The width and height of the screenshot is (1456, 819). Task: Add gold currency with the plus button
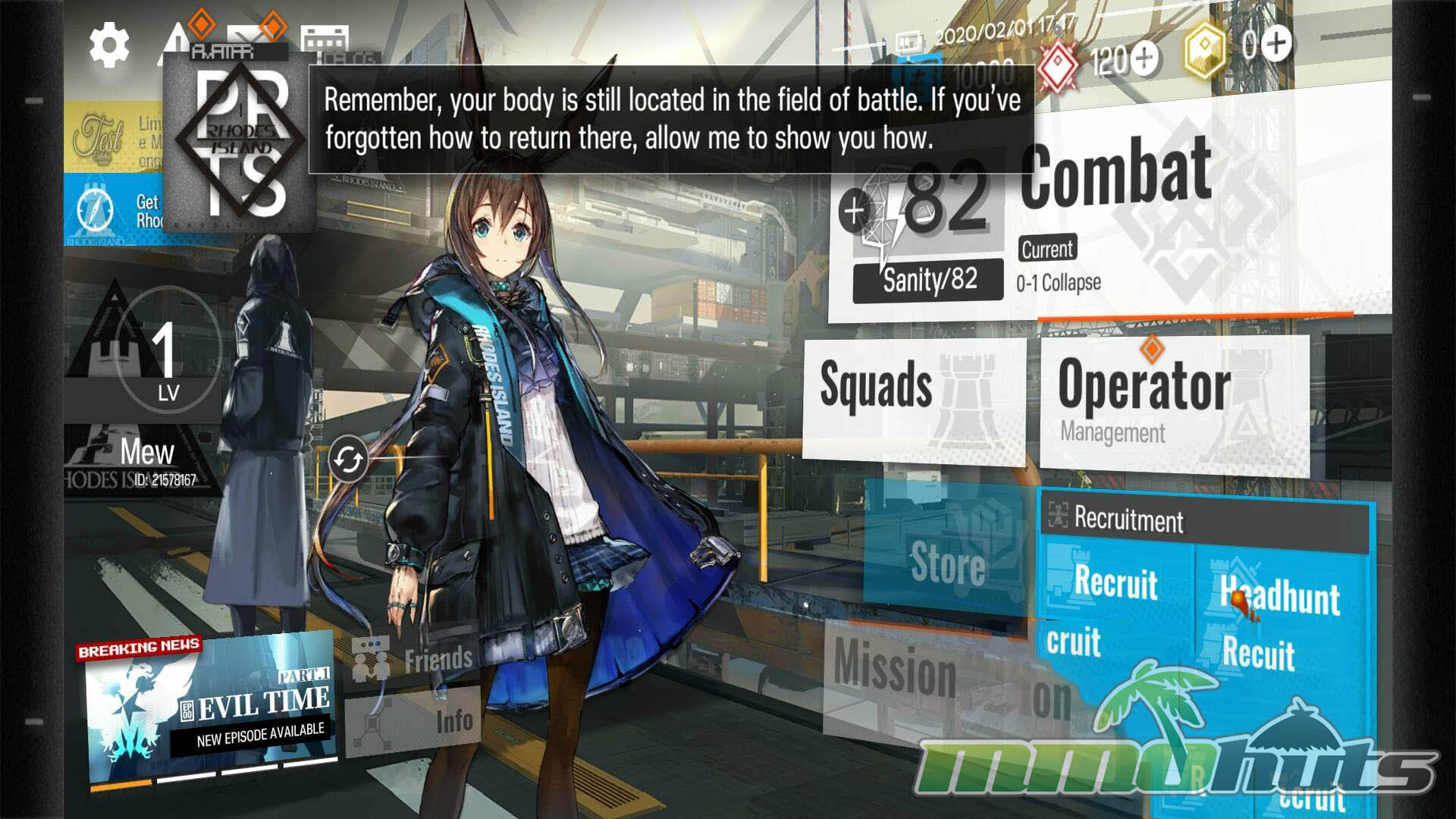click(1276, 43)
